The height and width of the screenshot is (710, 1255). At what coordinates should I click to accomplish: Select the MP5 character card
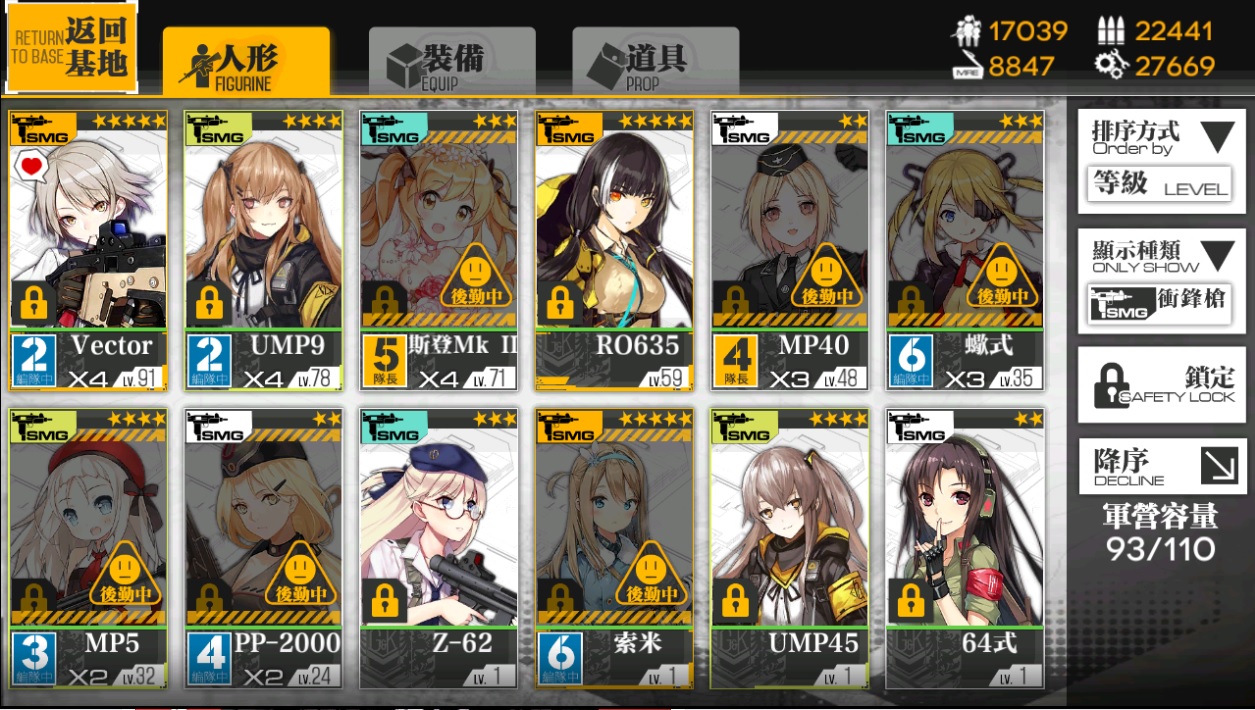tap(89, 548)
